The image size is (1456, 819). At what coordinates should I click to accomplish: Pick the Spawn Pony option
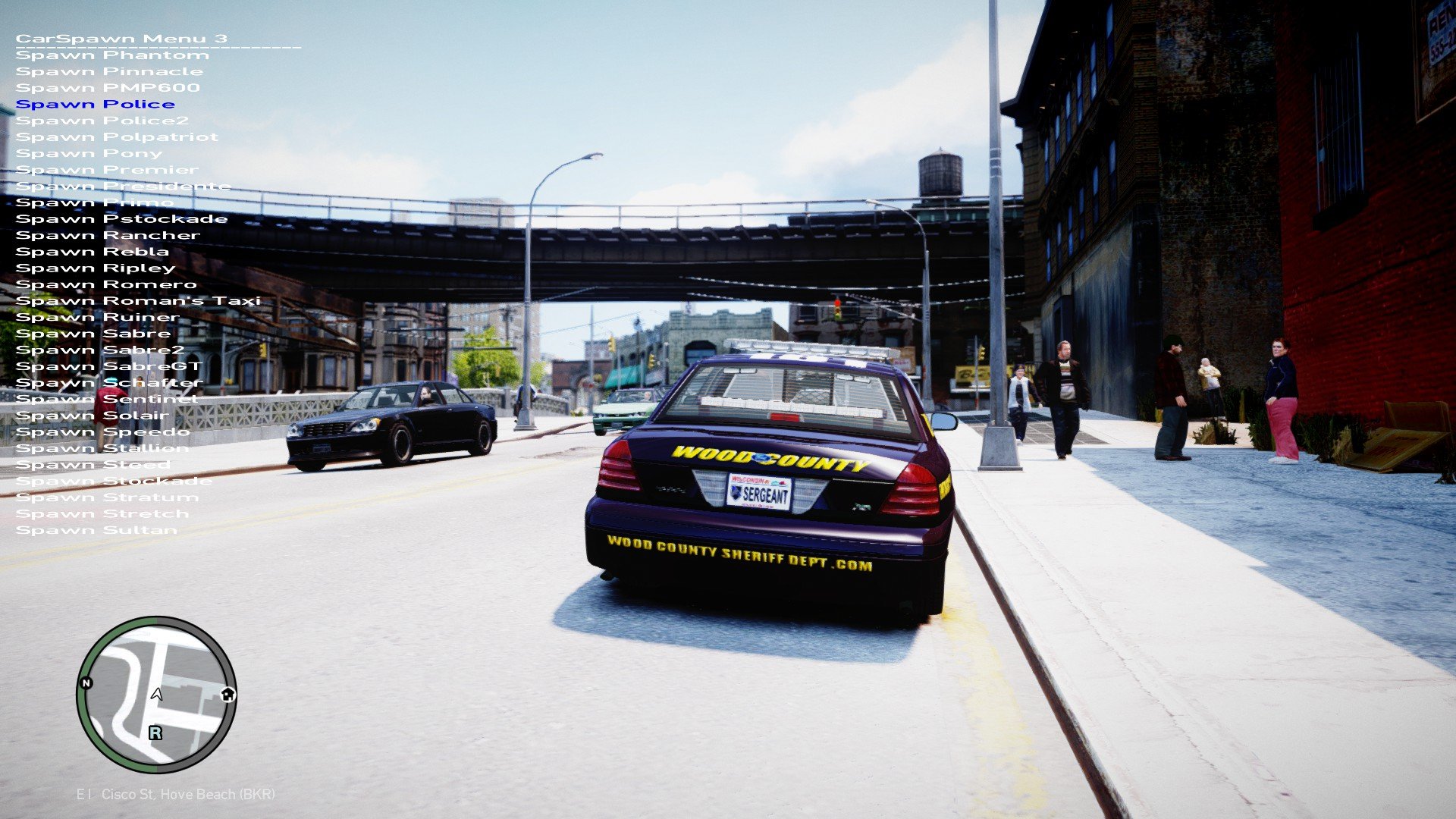pyautogui.click(x=89, y=154)
